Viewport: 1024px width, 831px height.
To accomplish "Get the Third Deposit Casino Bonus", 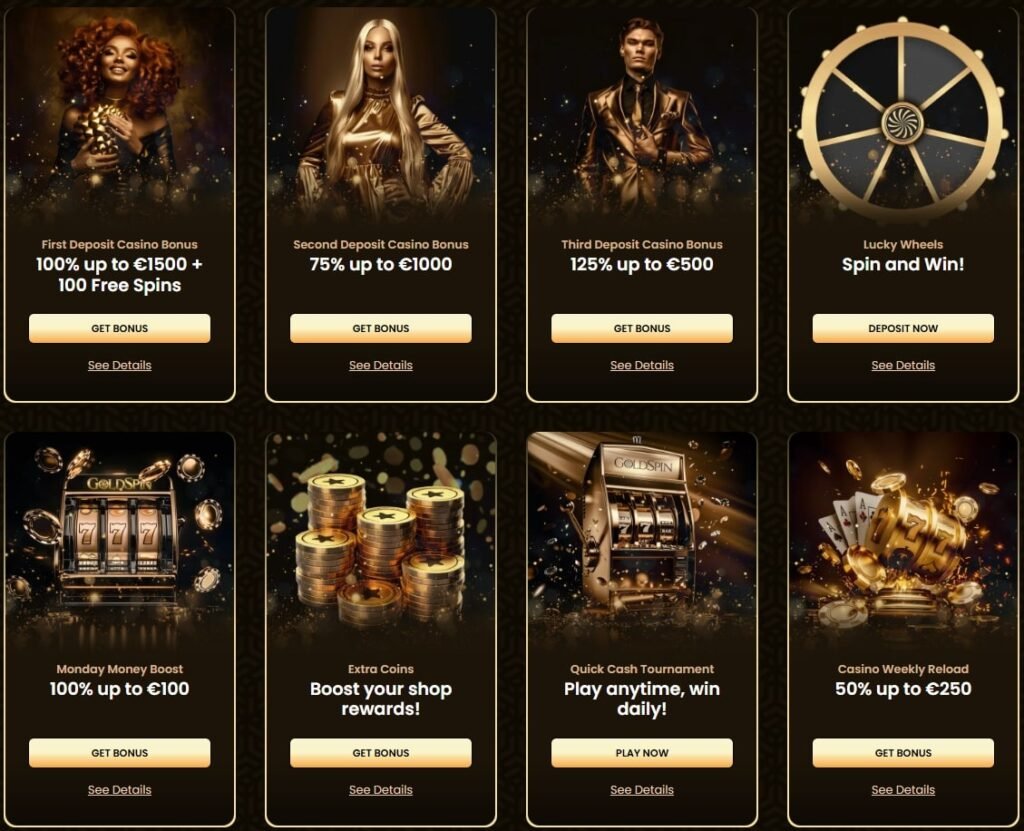I will click(x=641, y=328).
